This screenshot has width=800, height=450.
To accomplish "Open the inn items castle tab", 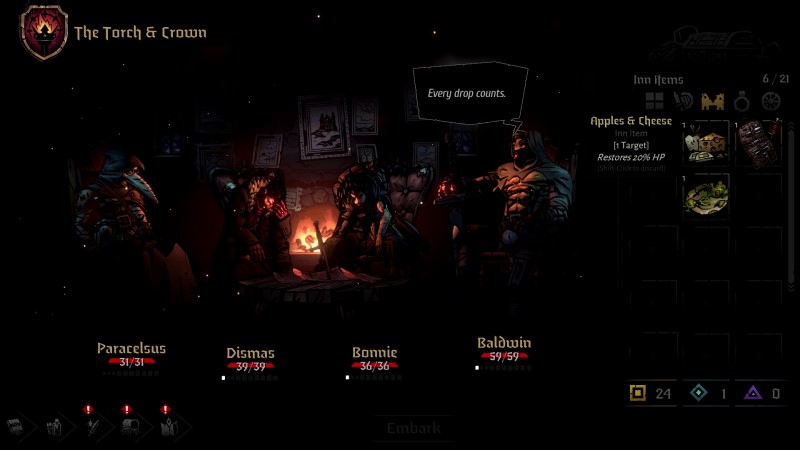I will pos(712,101).
